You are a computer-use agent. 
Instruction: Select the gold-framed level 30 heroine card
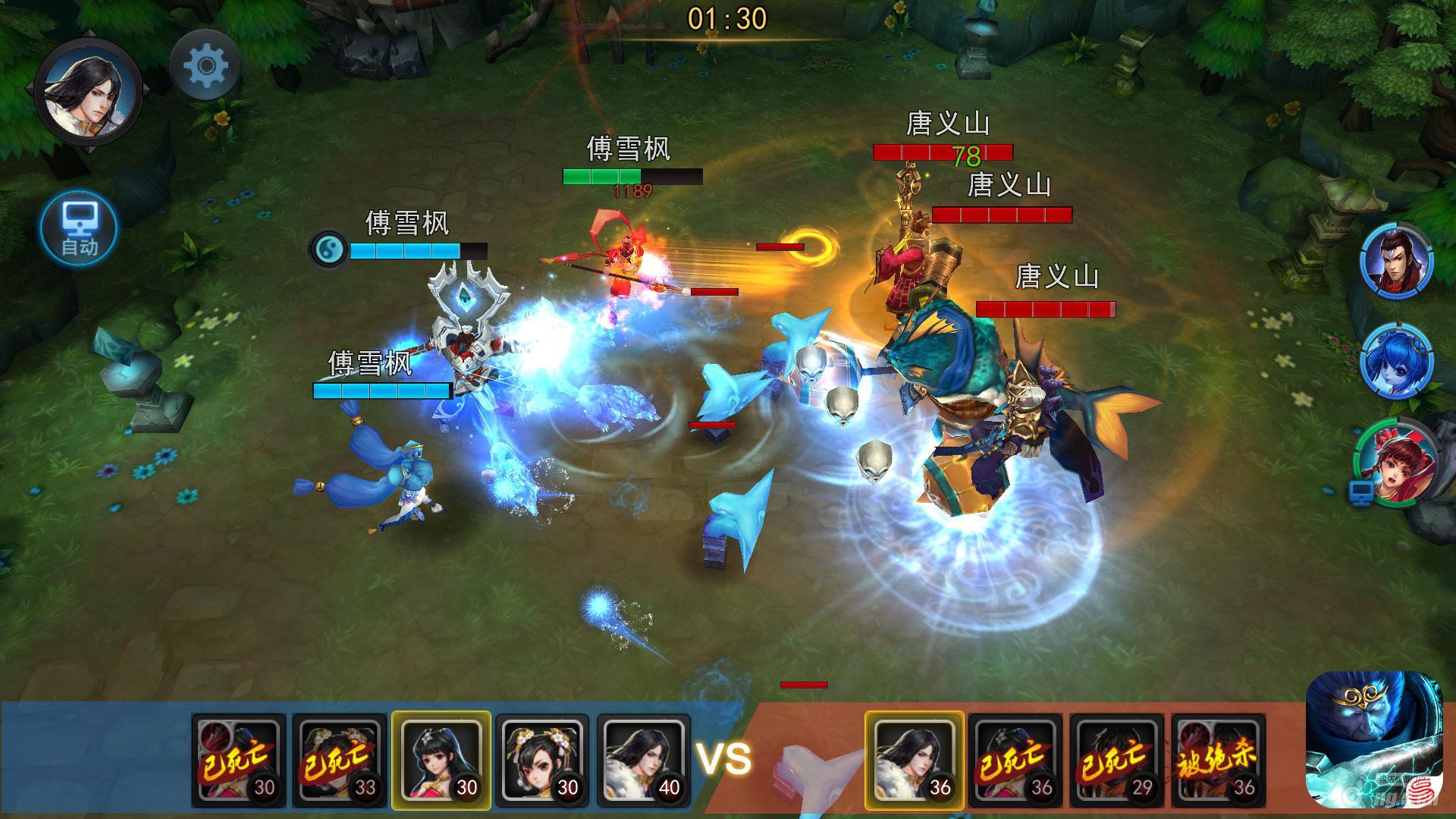tap(441, 761)
